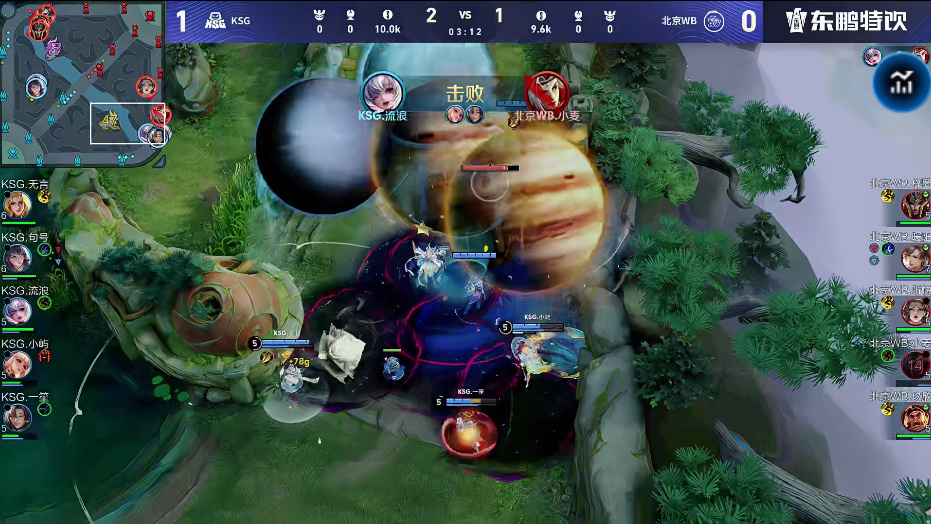The height and width of the screenshot is (524, 931).
Task: Select the KSG.一笙 player portrait
Action: (x=17, y=417)
